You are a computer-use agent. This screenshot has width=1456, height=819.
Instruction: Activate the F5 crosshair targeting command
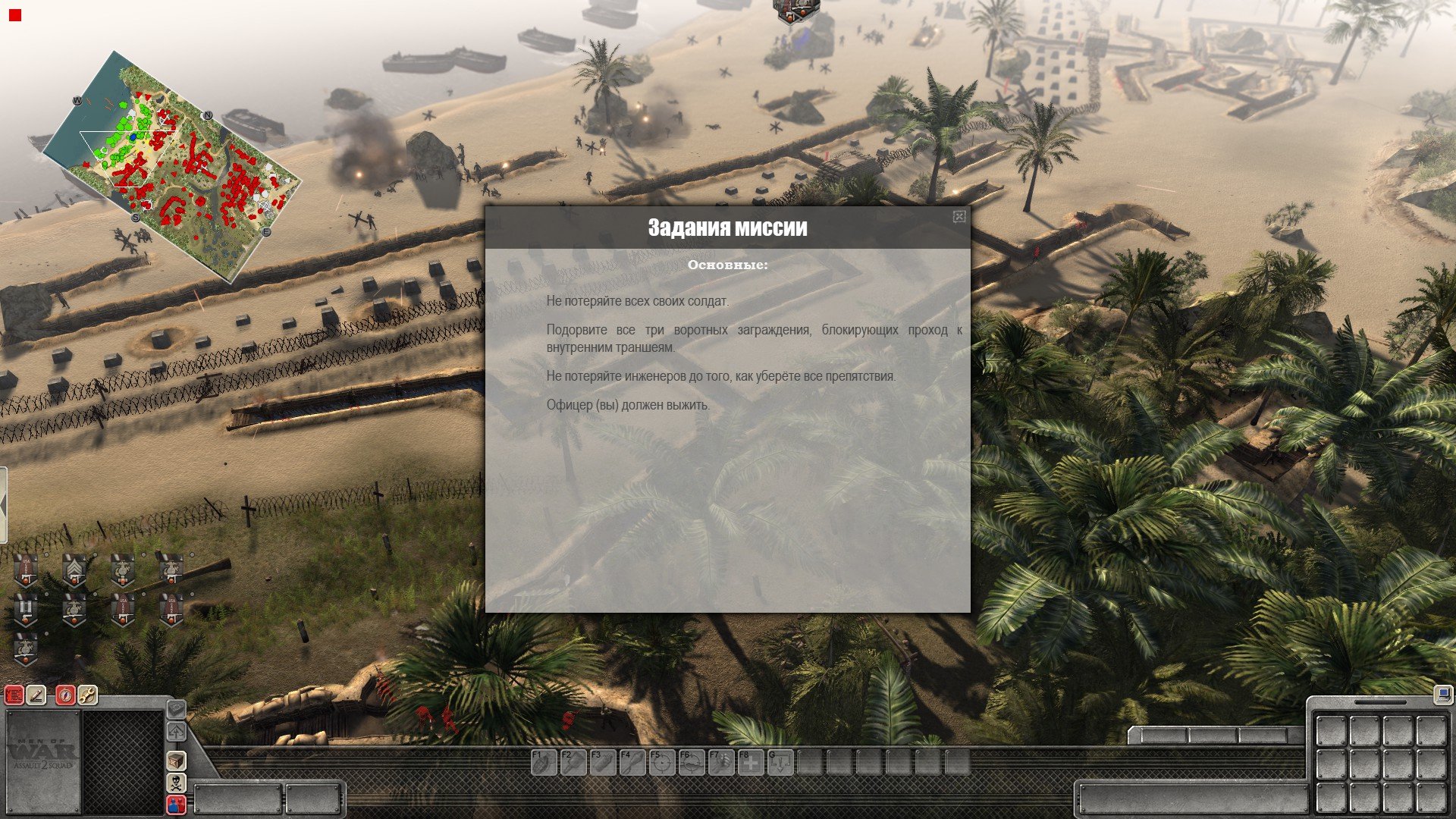click(662, 762)
